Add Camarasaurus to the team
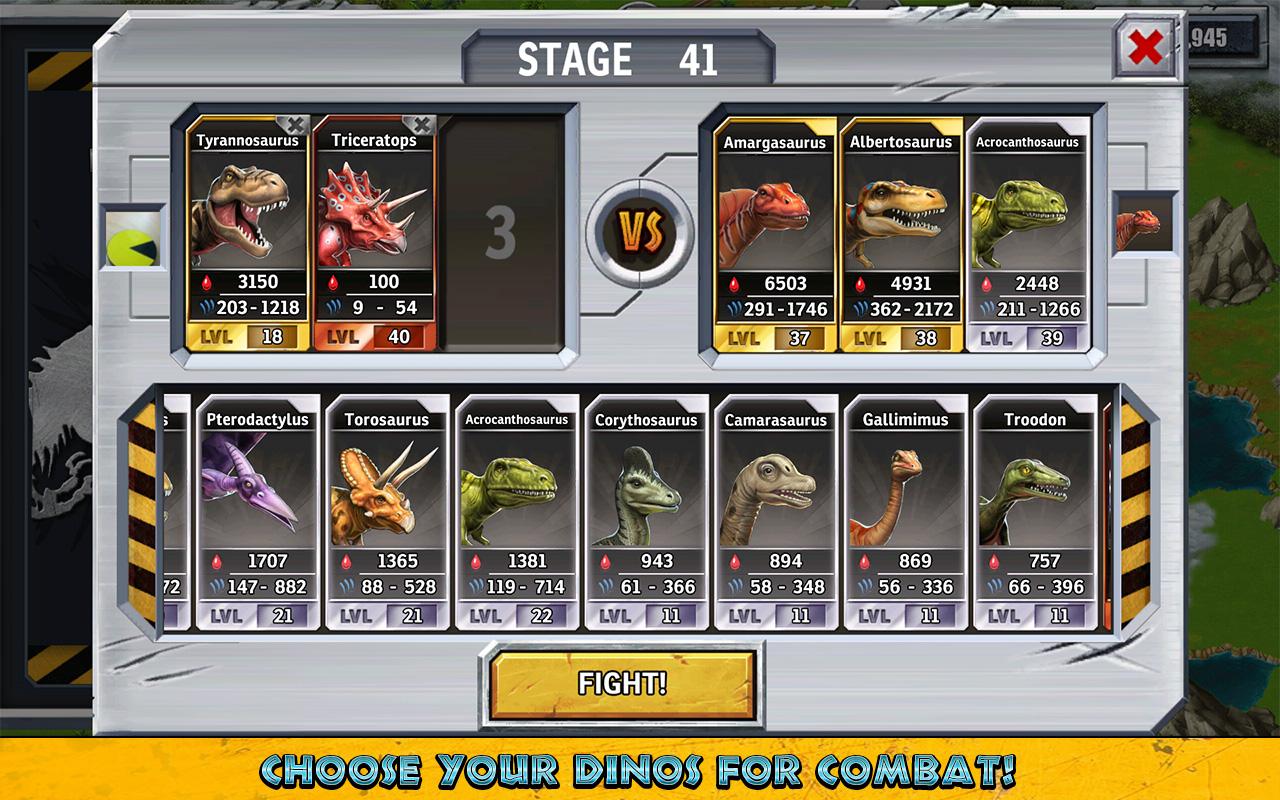 pos(776,511)
